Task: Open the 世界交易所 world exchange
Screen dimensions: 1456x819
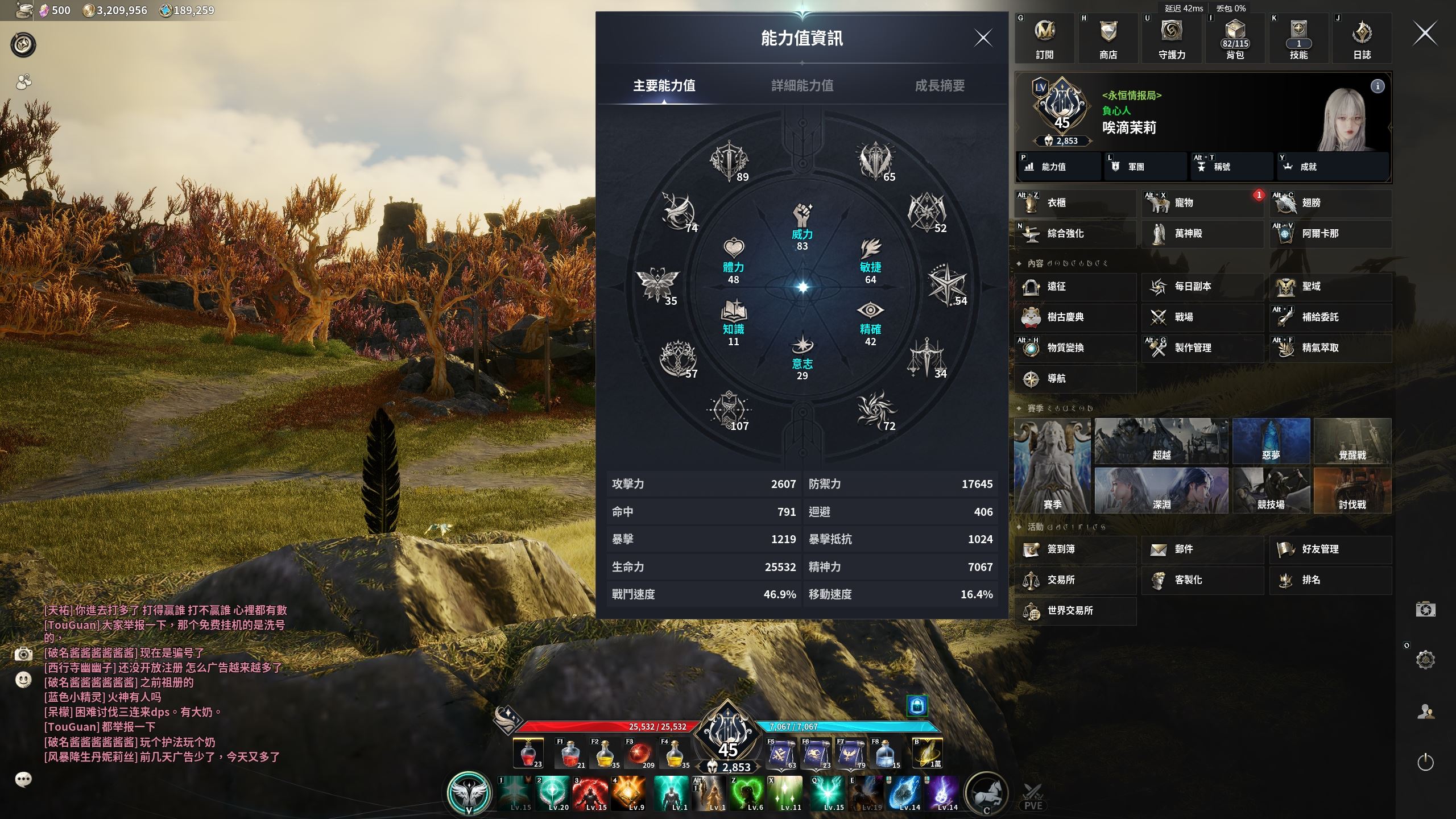Action: click(1074, 611)
